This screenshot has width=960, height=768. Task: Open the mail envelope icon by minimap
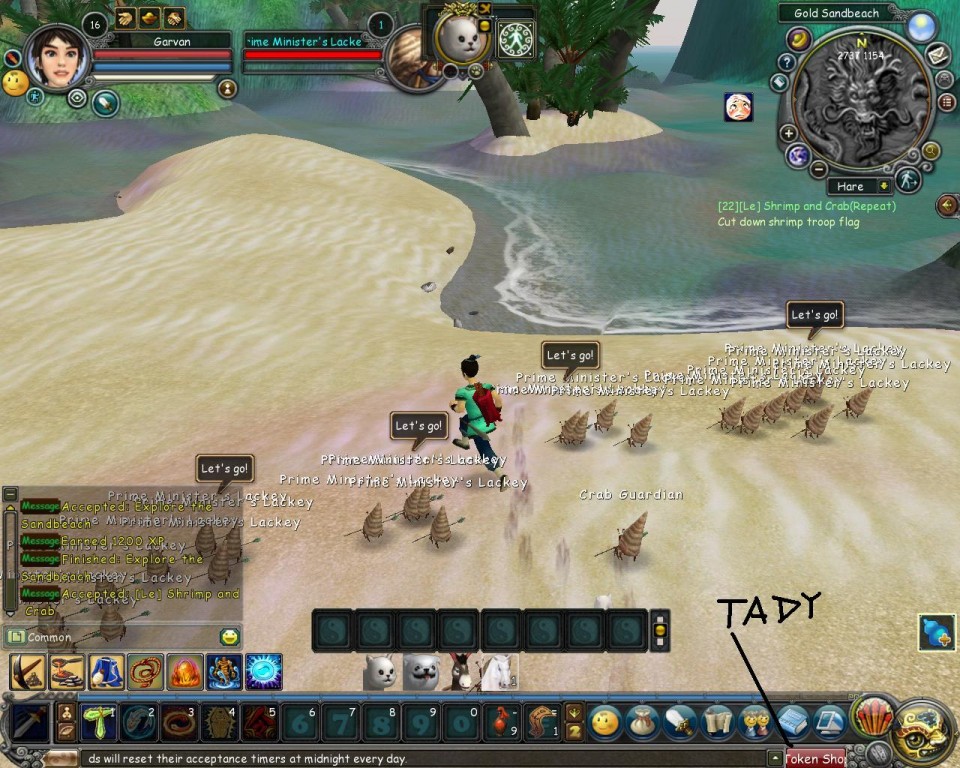tap(938, 55)
